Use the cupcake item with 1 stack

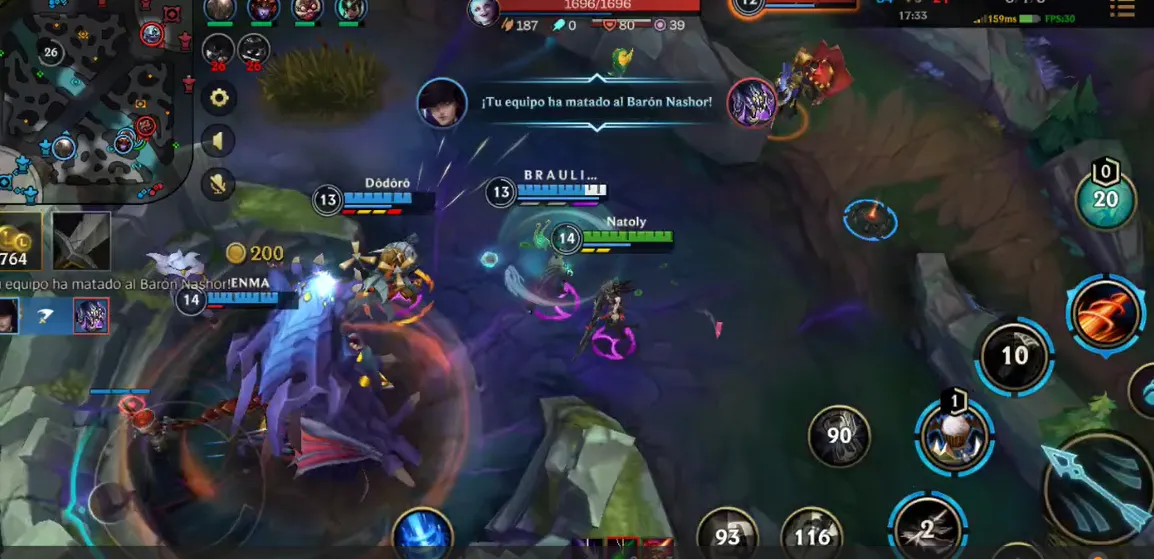pos(954,436)
